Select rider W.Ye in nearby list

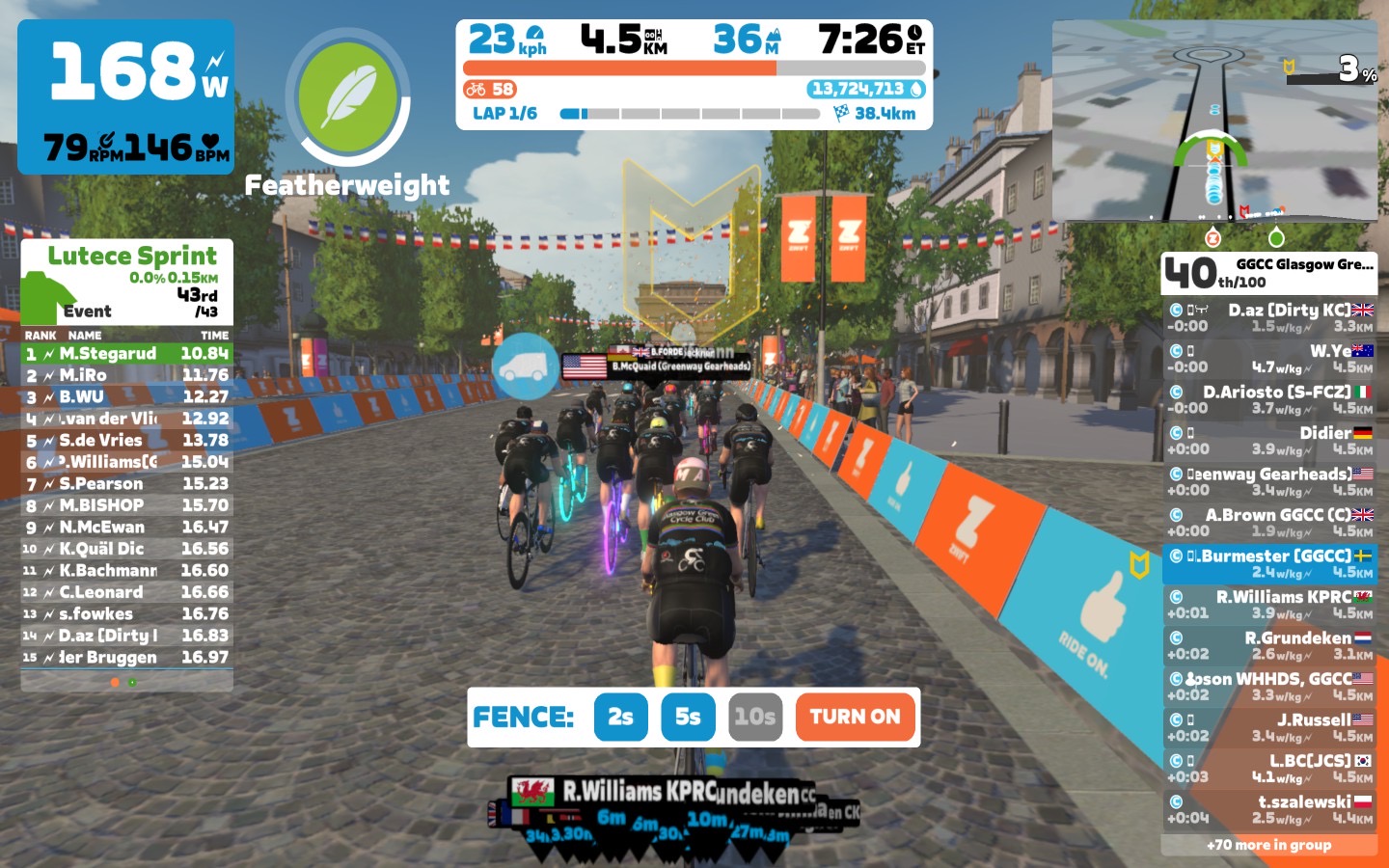[1268, 359]
